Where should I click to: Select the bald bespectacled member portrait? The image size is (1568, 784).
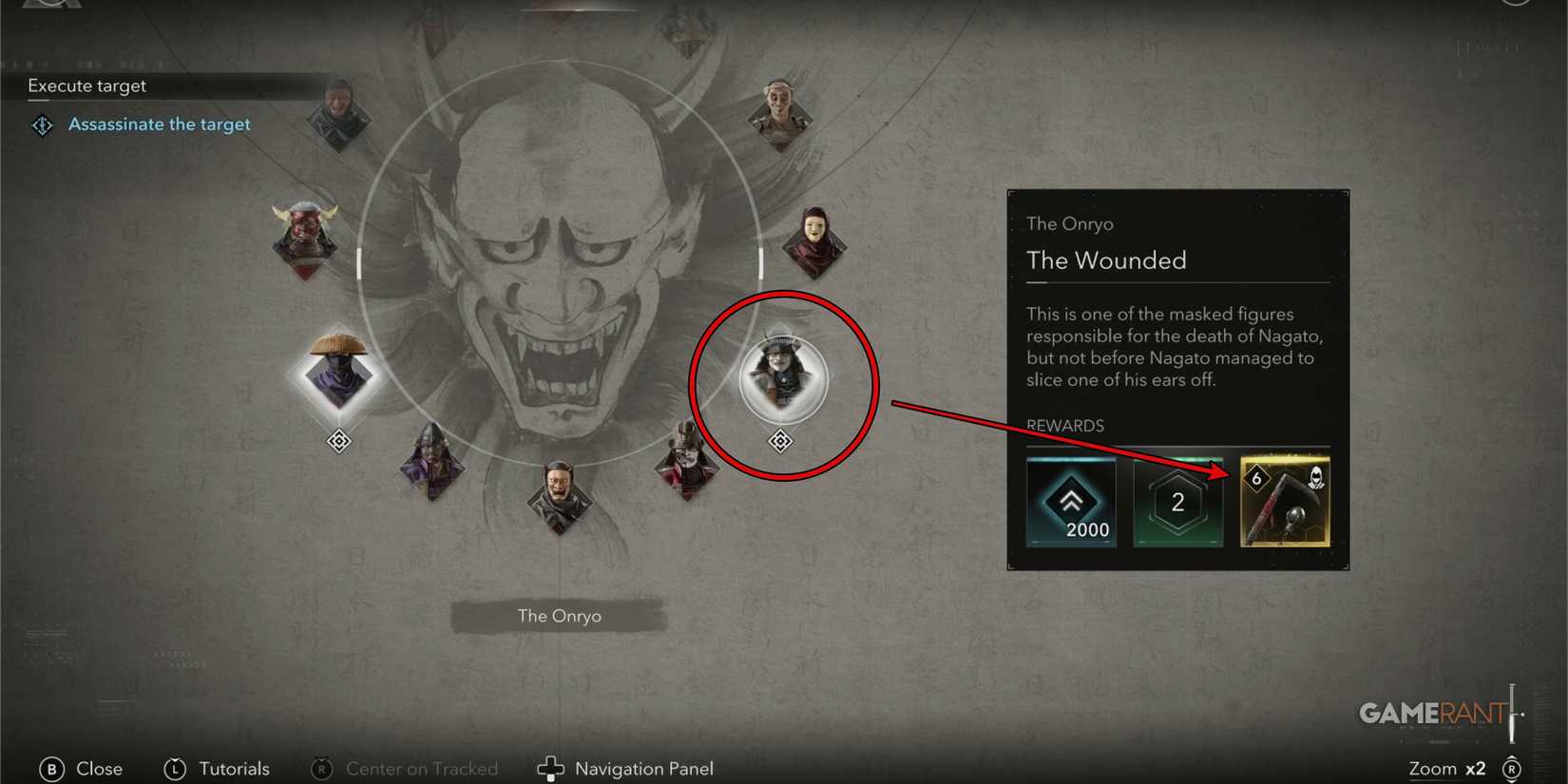559,494
